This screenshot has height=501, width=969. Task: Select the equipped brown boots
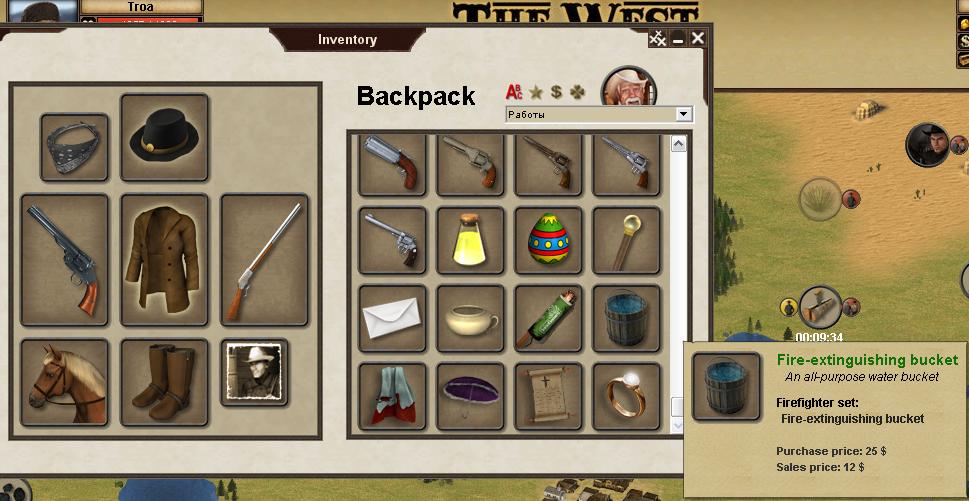click(x=164, y=381)
